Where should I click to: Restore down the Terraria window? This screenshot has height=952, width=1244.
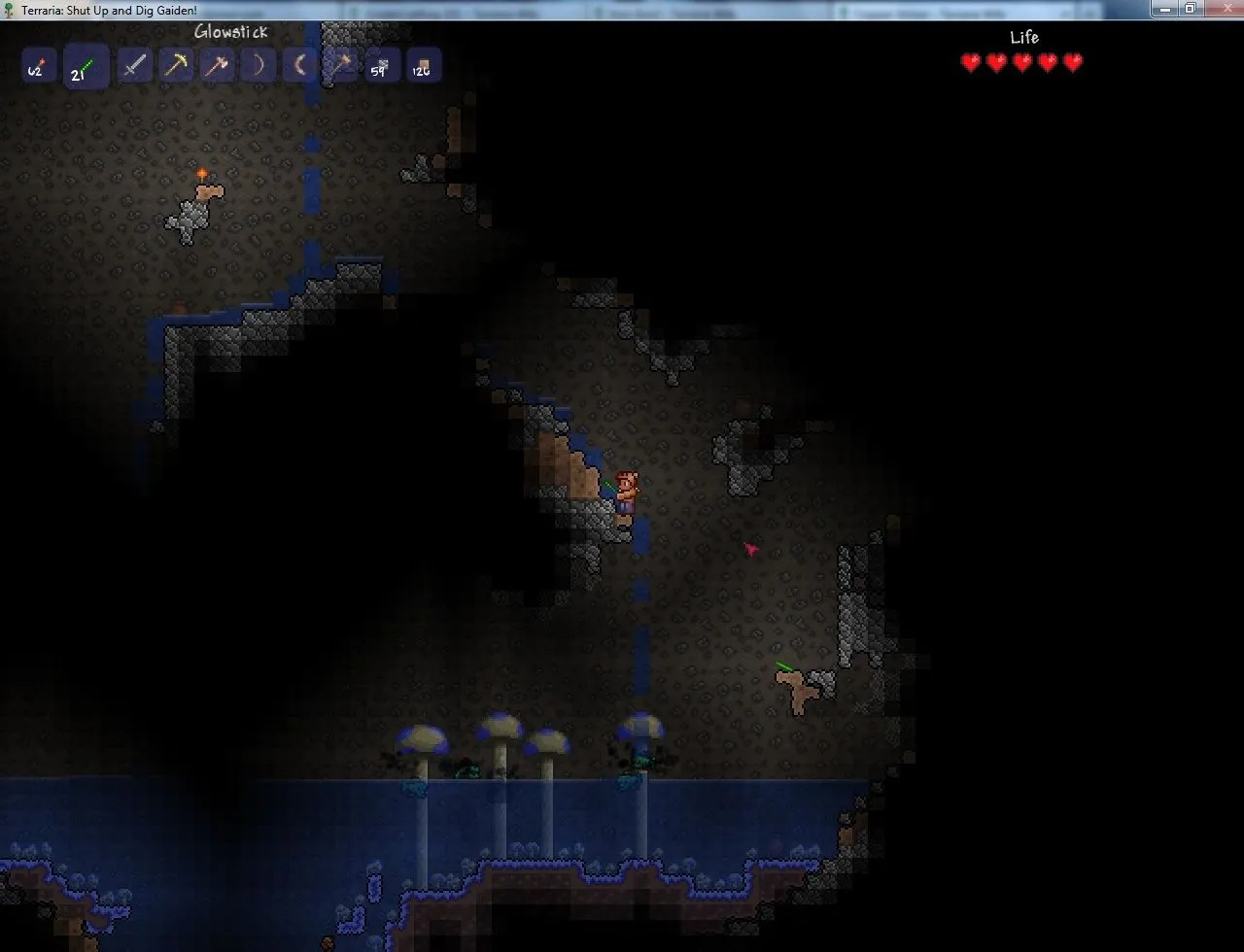pos(1190,9)
